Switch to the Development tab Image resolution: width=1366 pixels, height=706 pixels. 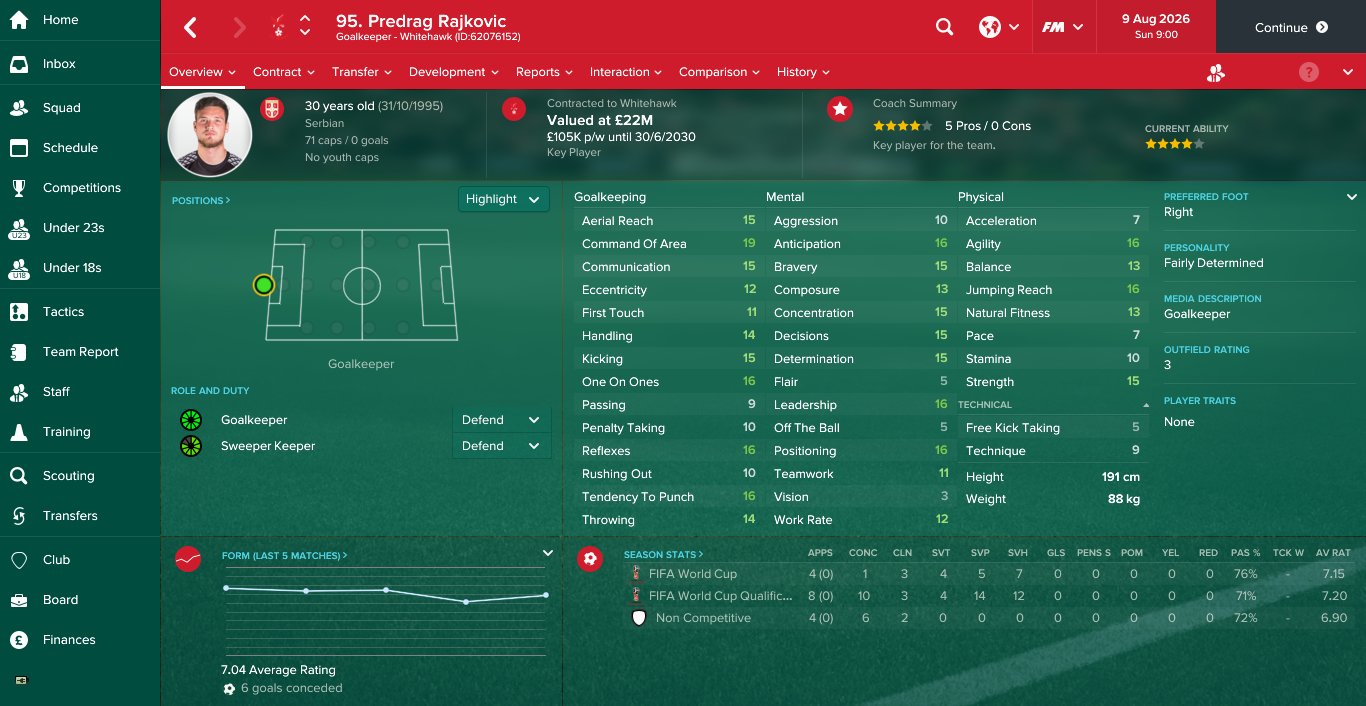pos(453,72)
